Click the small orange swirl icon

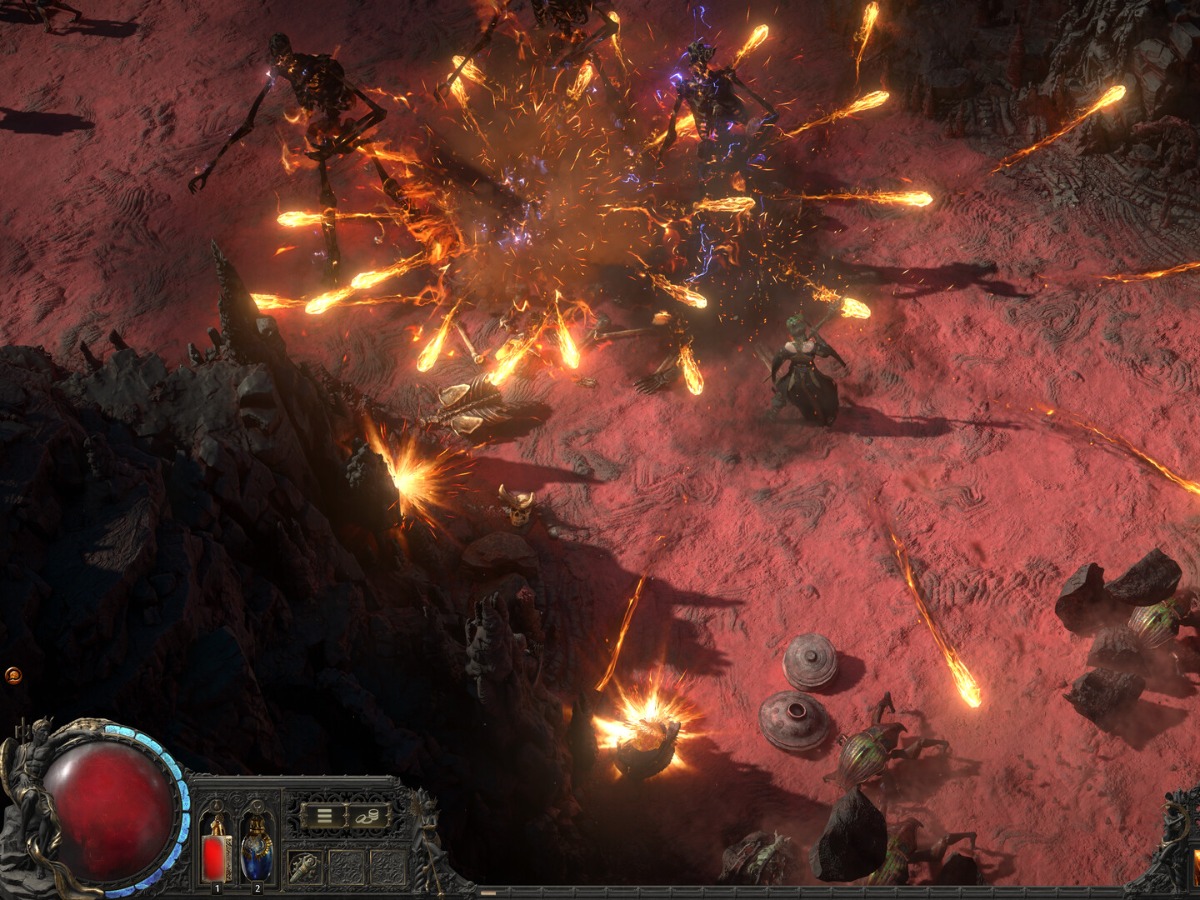(13, 676)
